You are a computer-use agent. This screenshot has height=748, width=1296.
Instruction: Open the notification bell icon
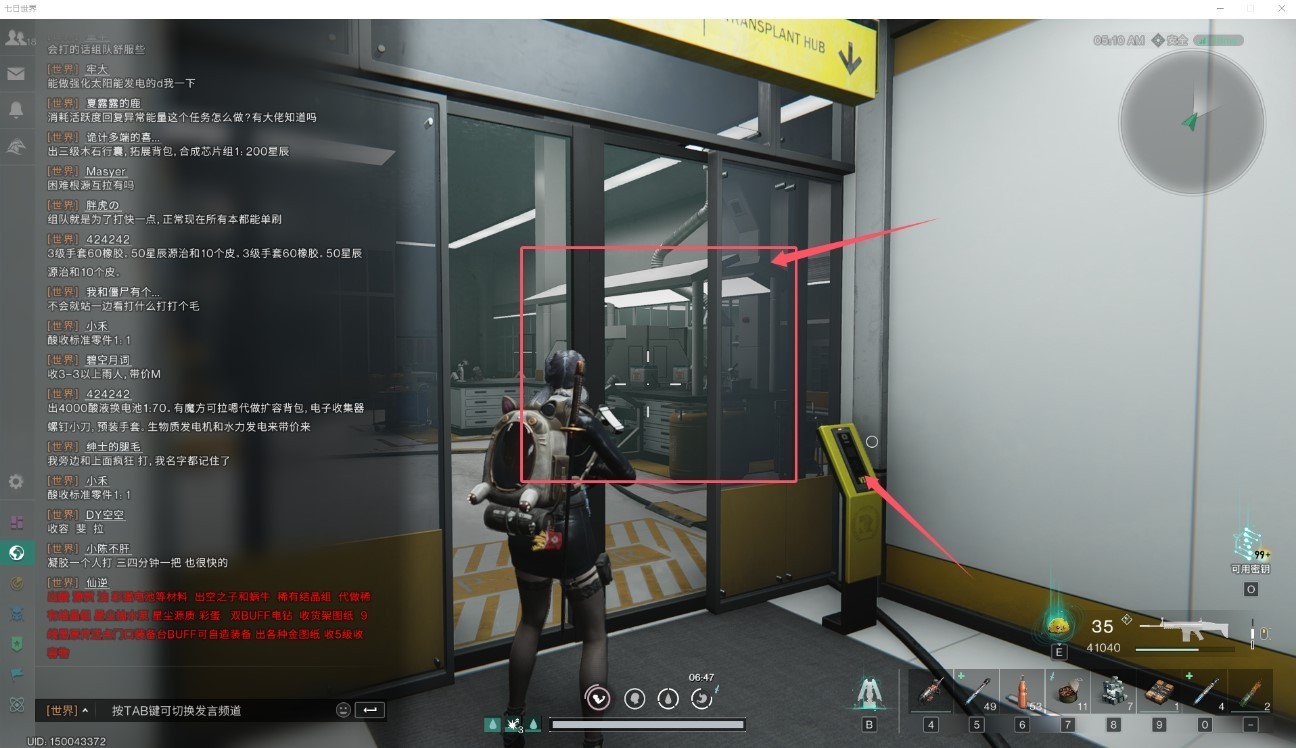click(x=15, y=110)
